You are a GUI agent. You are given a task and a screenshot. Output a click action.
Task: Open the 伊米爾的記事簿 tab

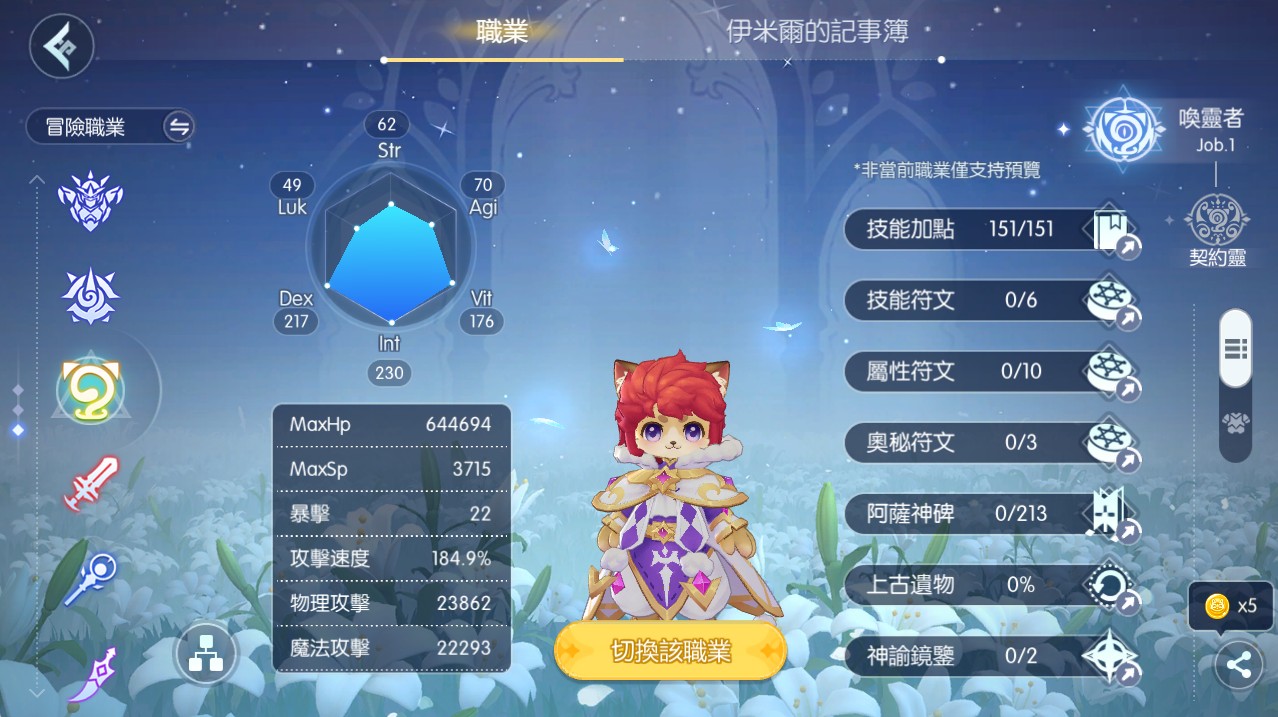point(817,31)
